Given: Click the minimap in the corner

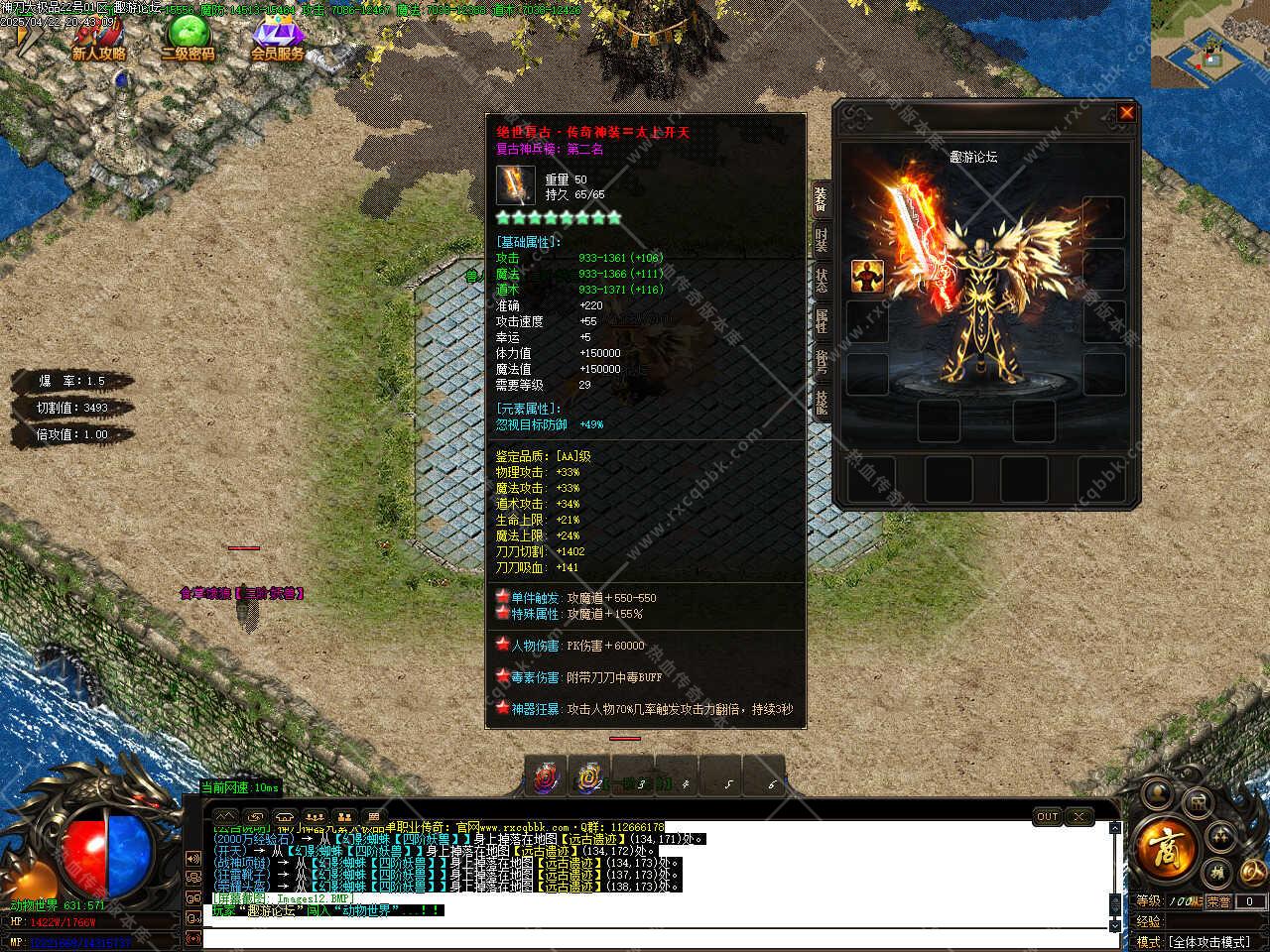Looking at the screenshot, I should 1209,45.
